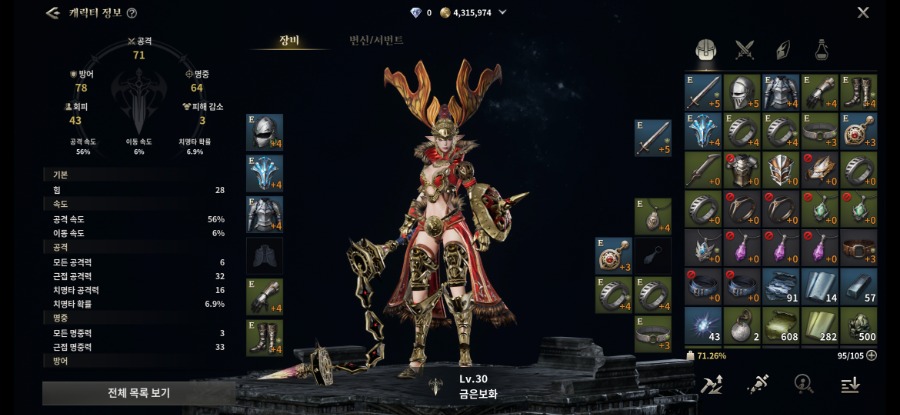The height and width of the screenshot is (415, 900).
Task: Switch to the 변신/서번트 tab
Action: [x=376, y=41]
